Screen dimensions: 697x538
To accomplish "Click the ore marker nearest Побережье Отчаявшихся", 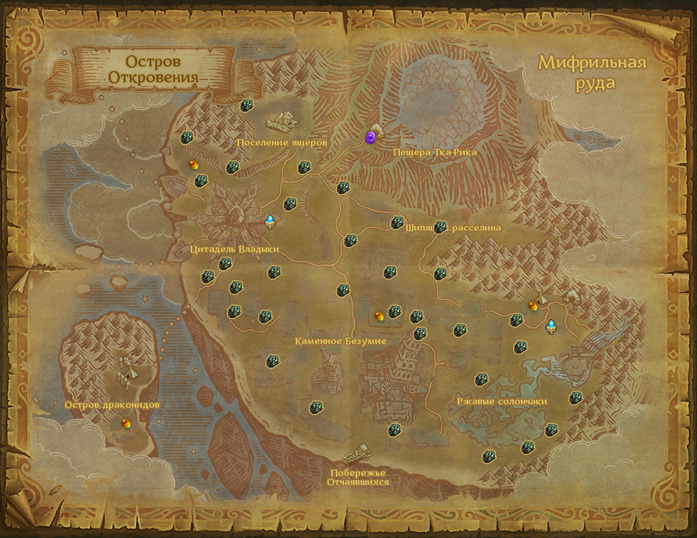I will [394, 430].
